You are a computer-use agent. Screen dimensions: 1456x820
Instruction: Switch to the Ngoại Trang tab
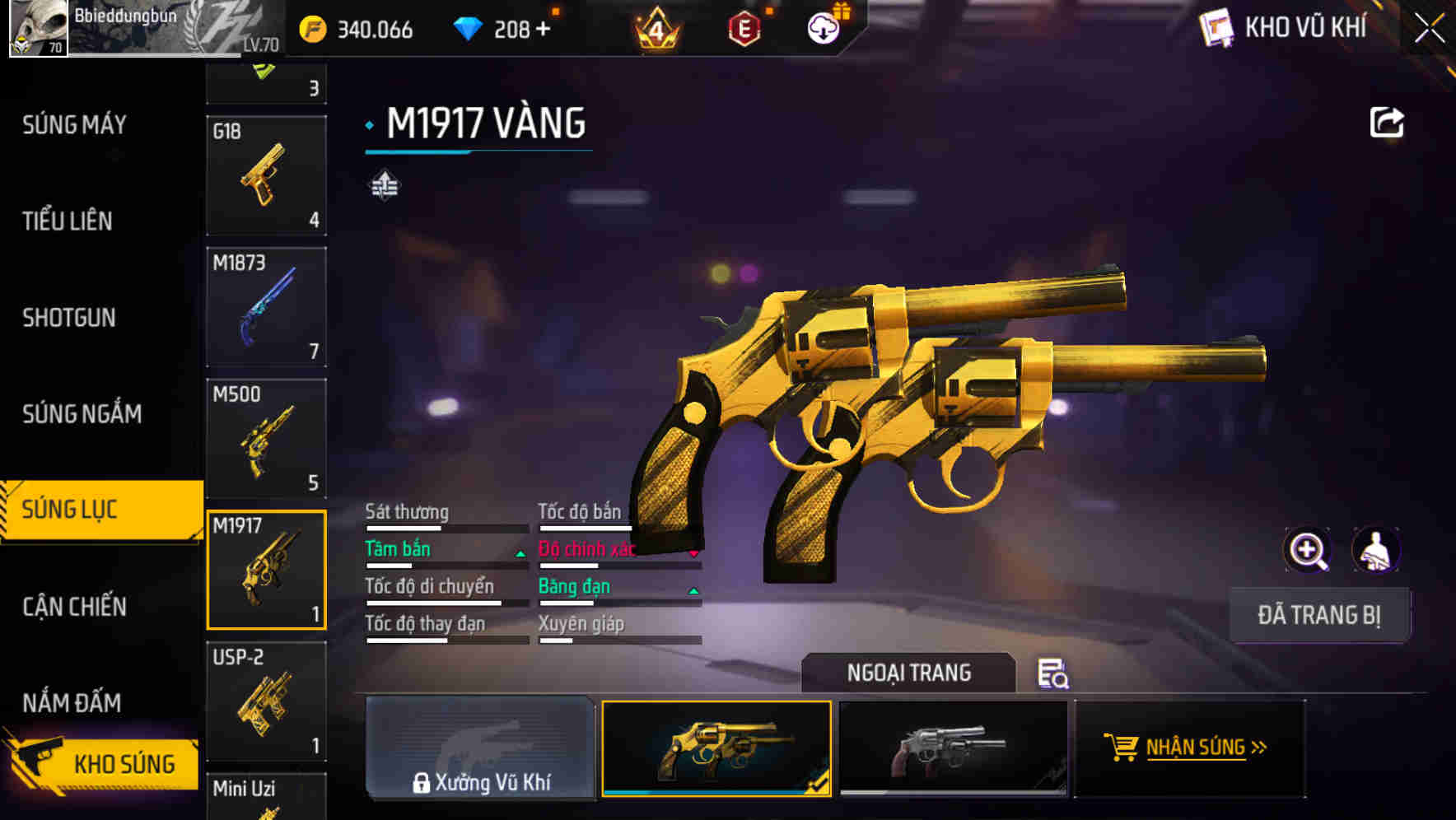click(x=910, y=673)
